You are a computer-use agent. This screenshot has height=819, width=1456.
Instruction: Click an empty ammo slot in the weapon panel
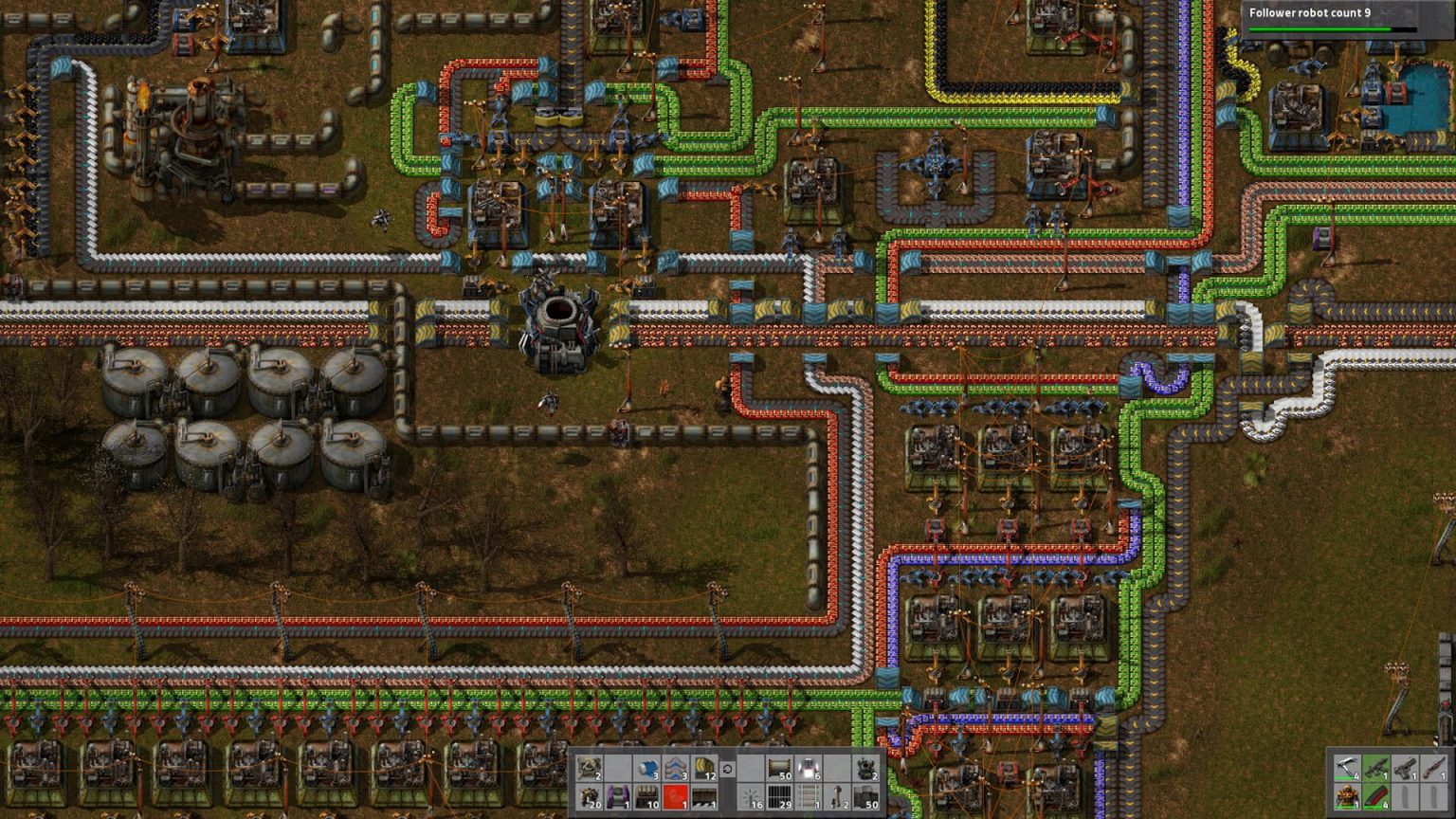point(1405,798)
